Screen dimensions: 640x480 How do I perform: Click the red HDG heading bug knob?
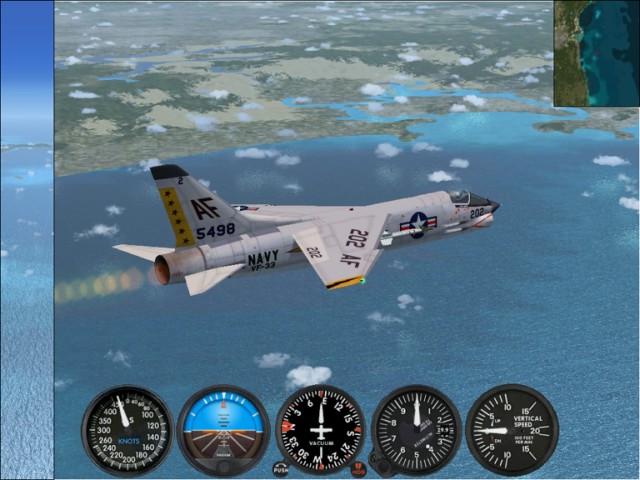358,468
